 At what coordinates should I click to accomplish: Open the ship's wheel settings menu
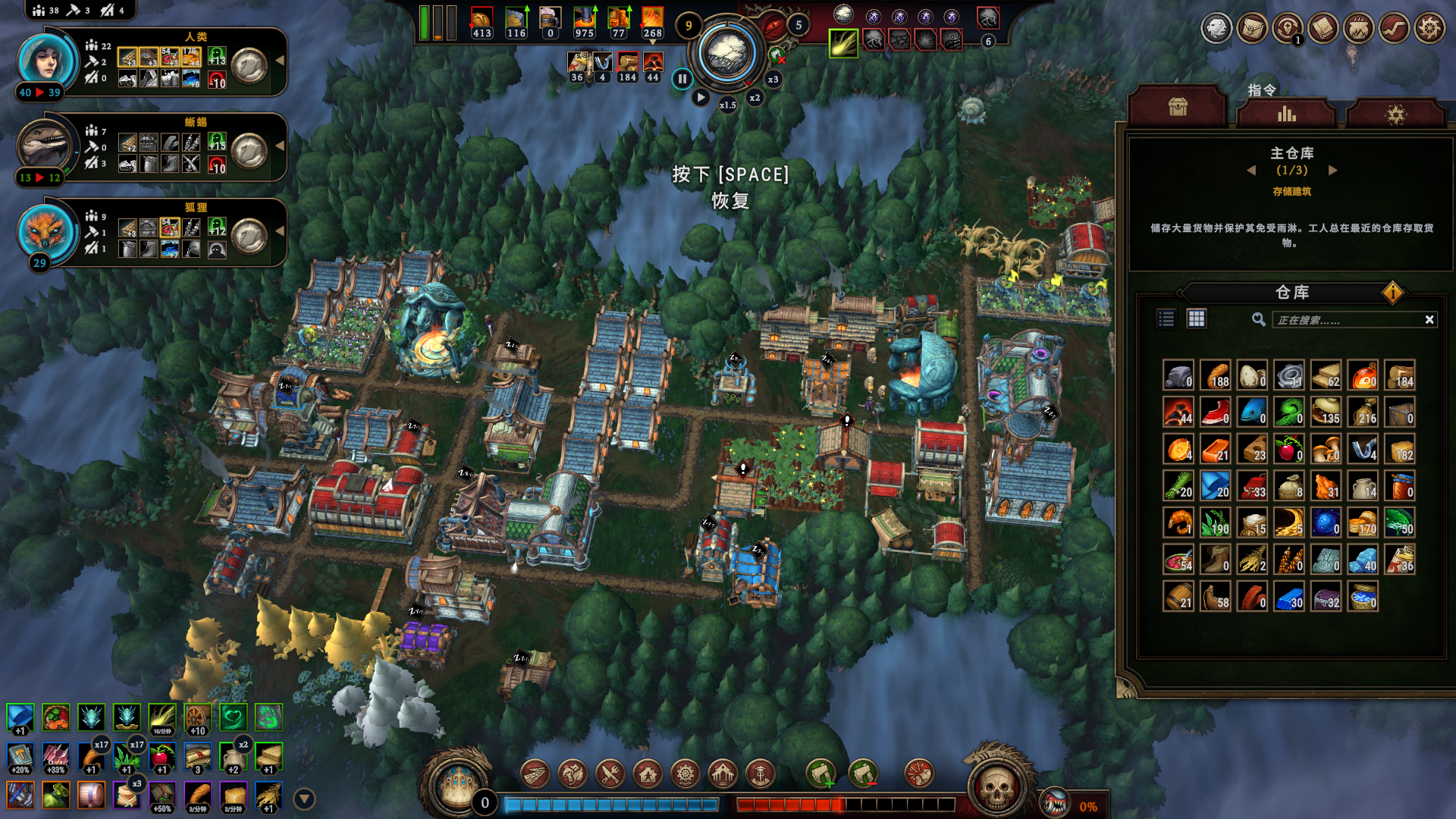[x=1429, y=29]
